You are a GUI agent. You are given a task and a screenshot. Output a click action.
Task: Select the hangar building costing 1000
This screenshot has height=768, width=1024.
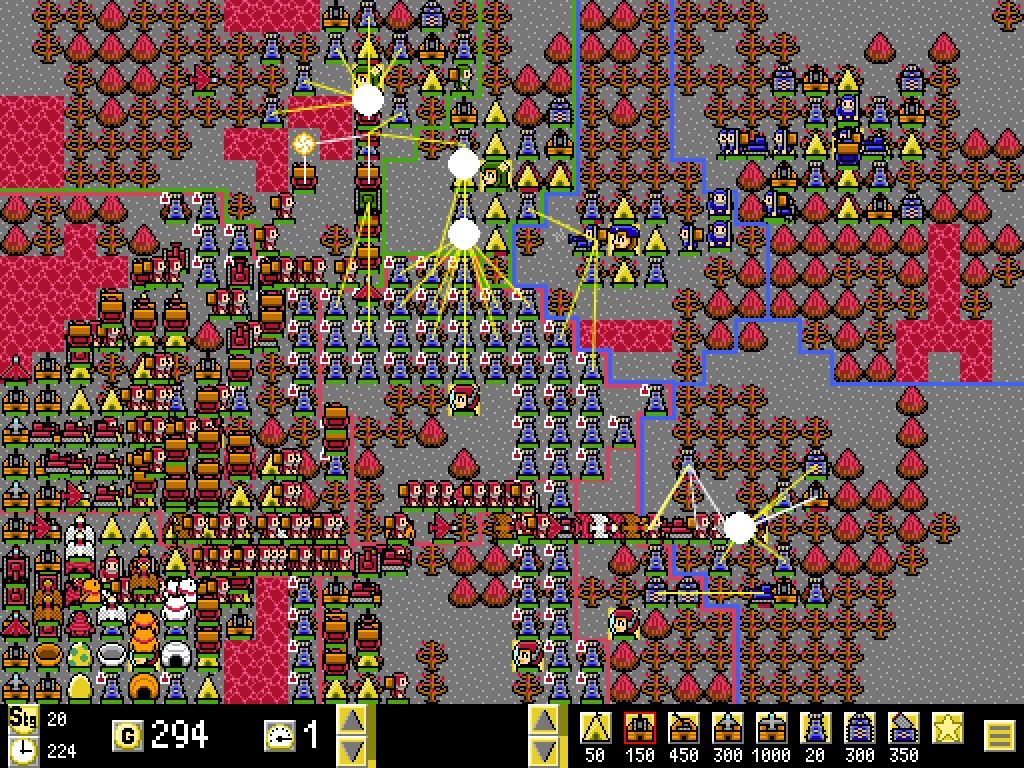point(772,728)
